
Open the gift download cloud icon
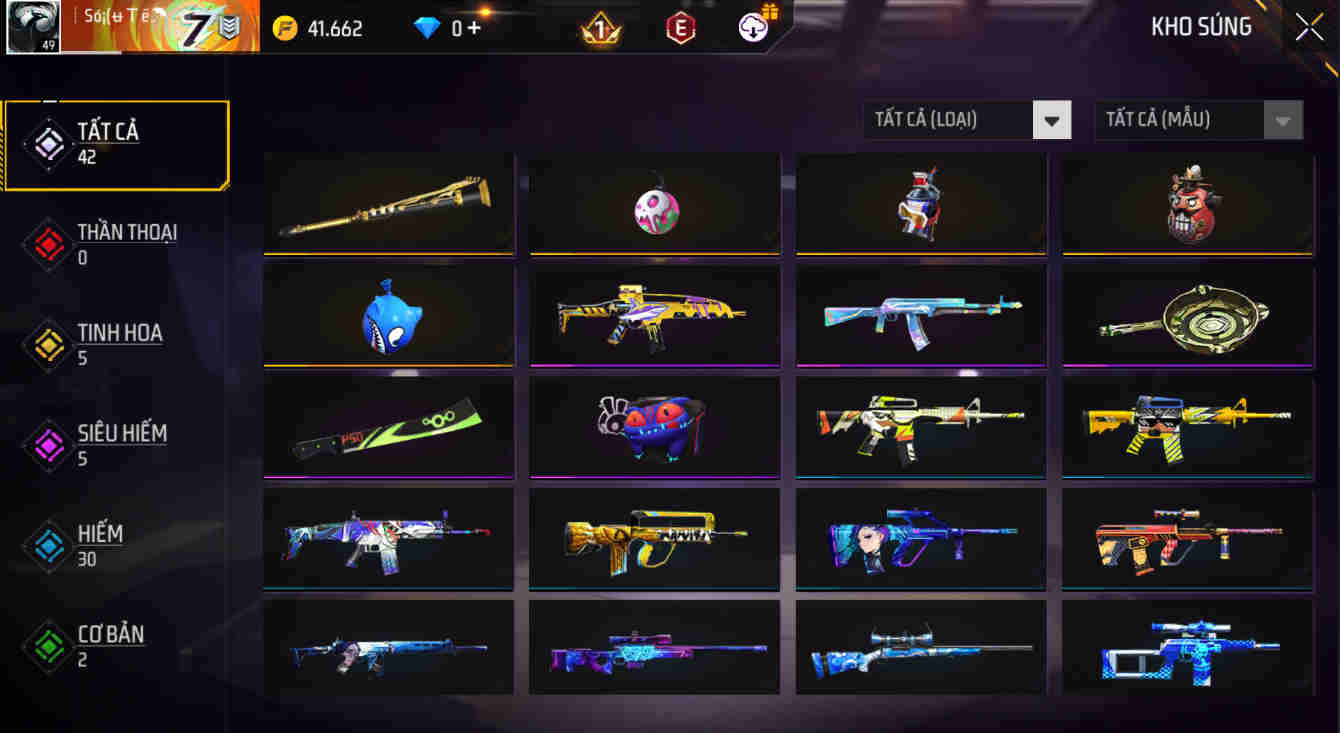click(755, 28)
